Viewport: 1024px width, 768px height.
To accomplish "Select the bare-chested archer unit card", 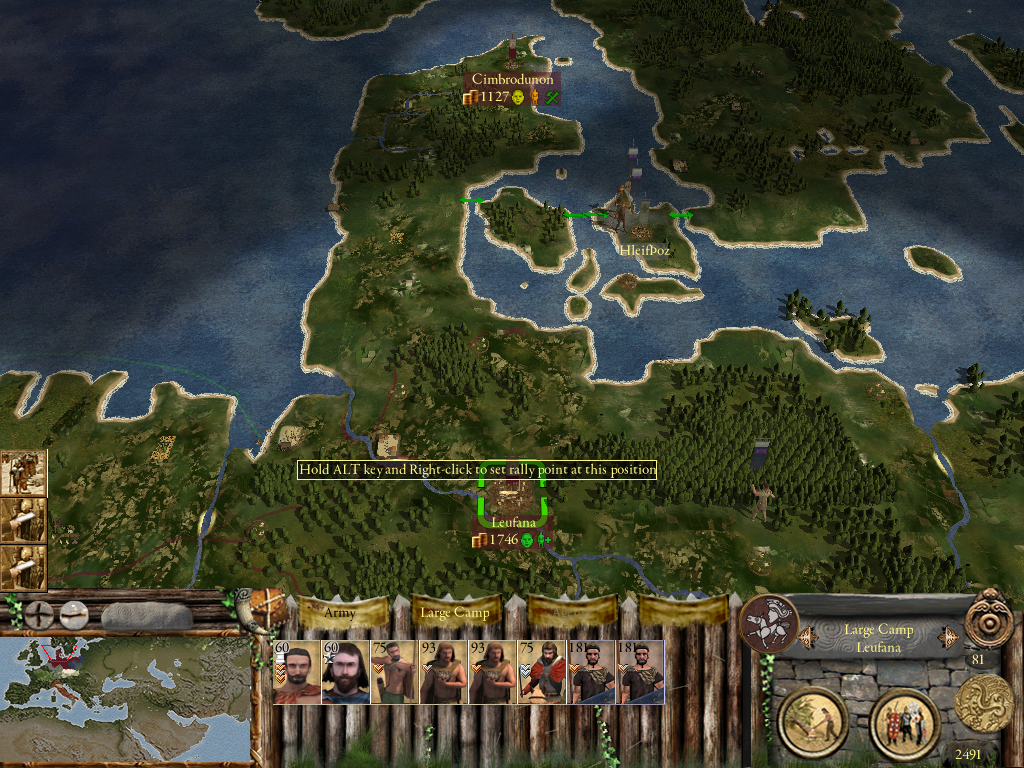I will 395,673.
